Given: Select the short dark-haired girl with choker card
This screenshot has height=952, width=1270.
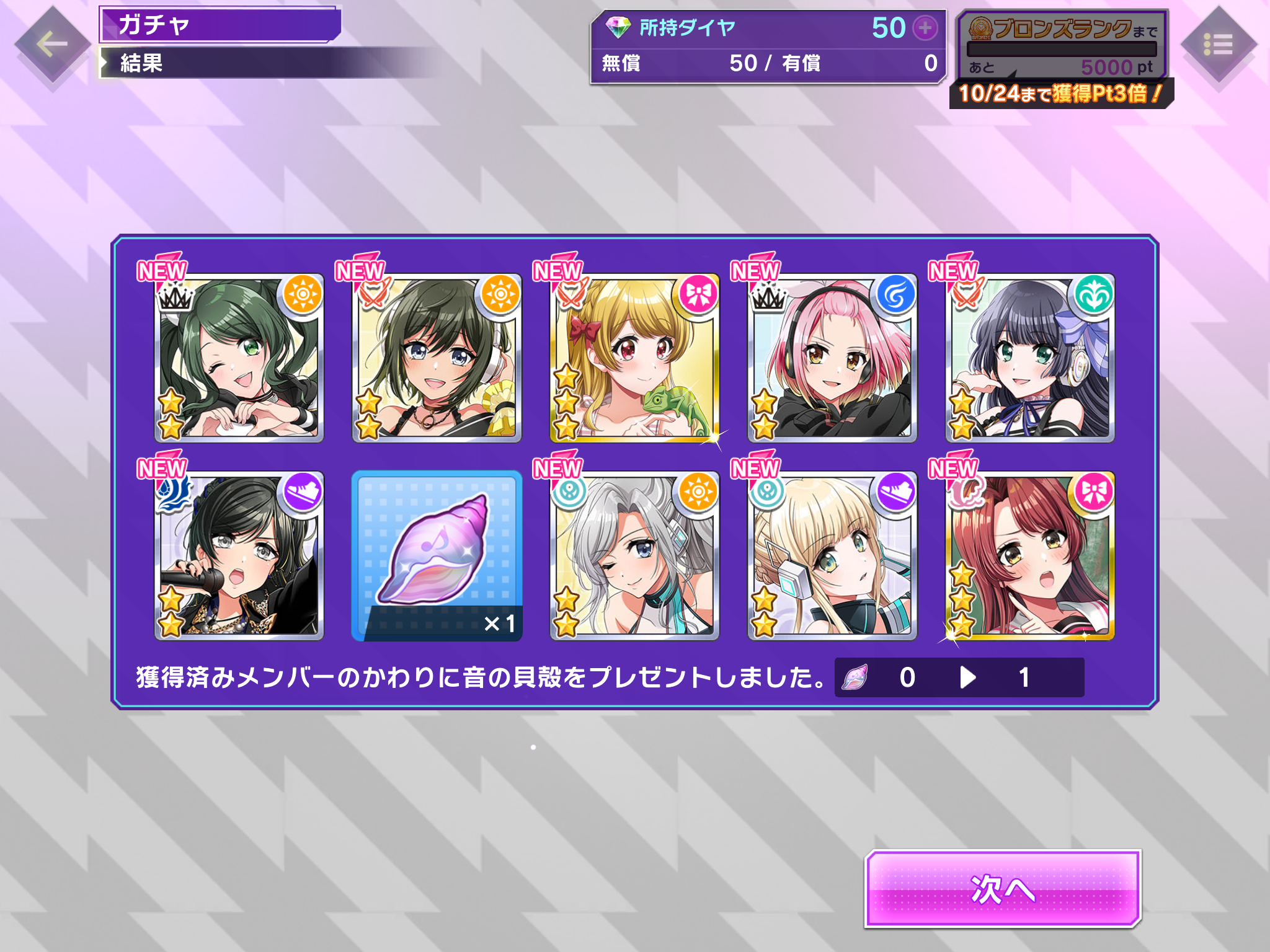Looking at the screenshot, I should point(437,358).
